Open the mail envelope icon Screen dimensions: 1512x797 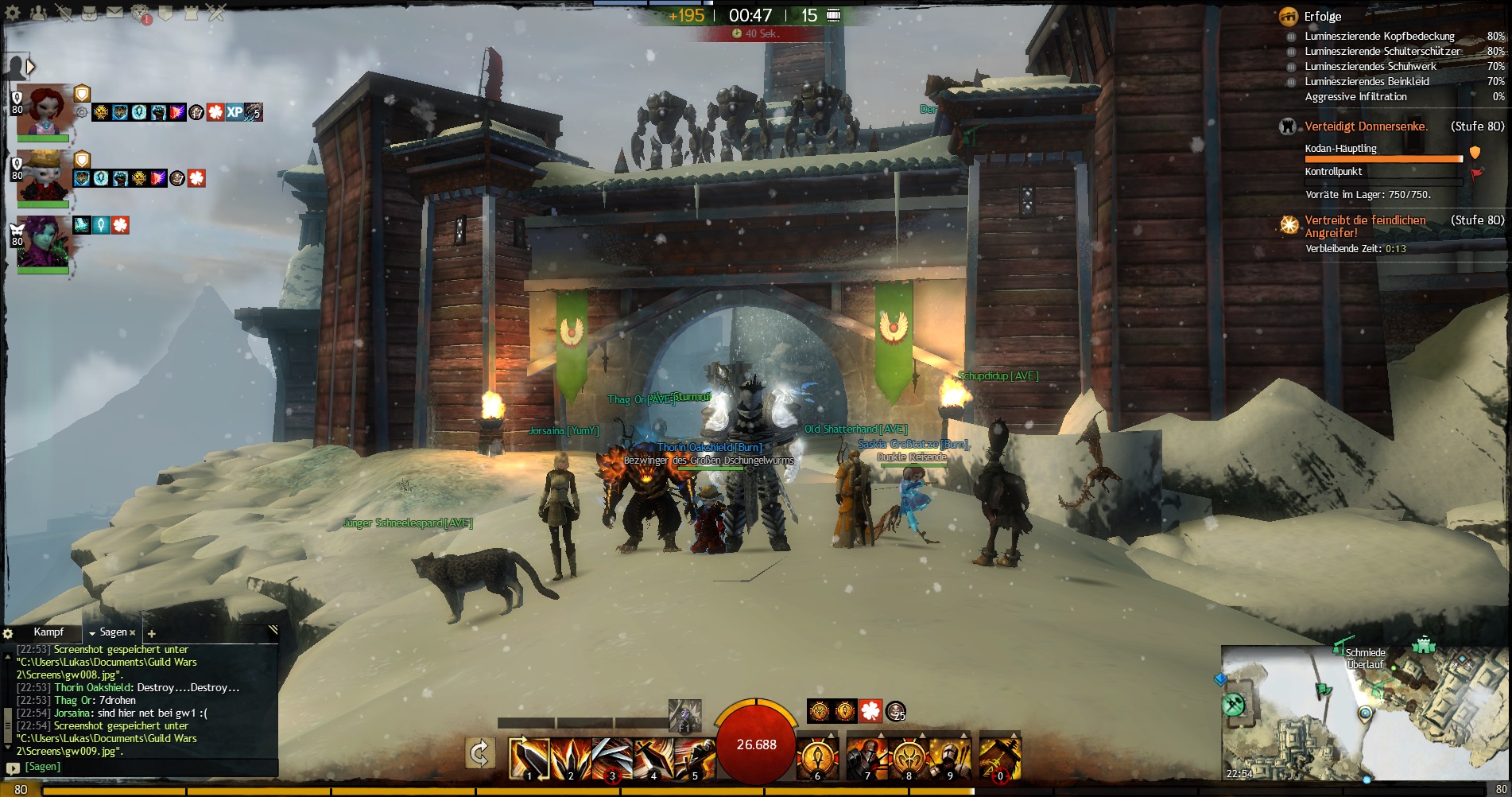pyautogui.click(x=115, y=13)
